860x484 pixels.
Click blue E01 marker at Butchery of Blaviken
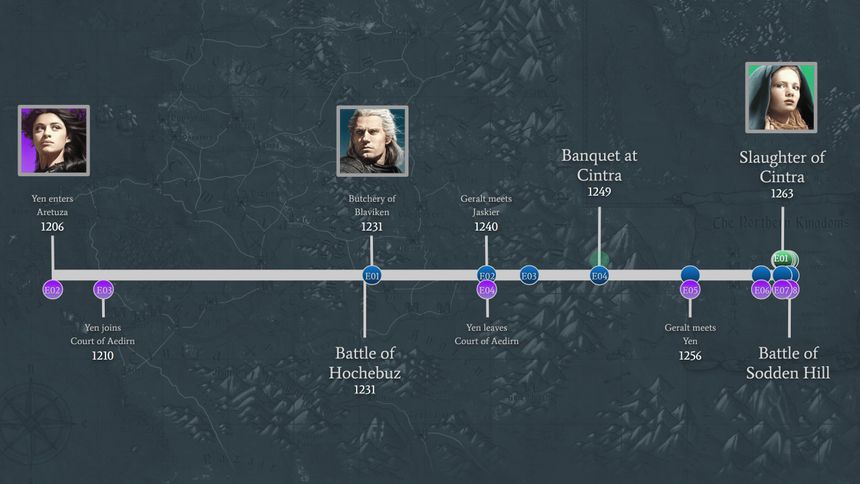pos(372,276)
